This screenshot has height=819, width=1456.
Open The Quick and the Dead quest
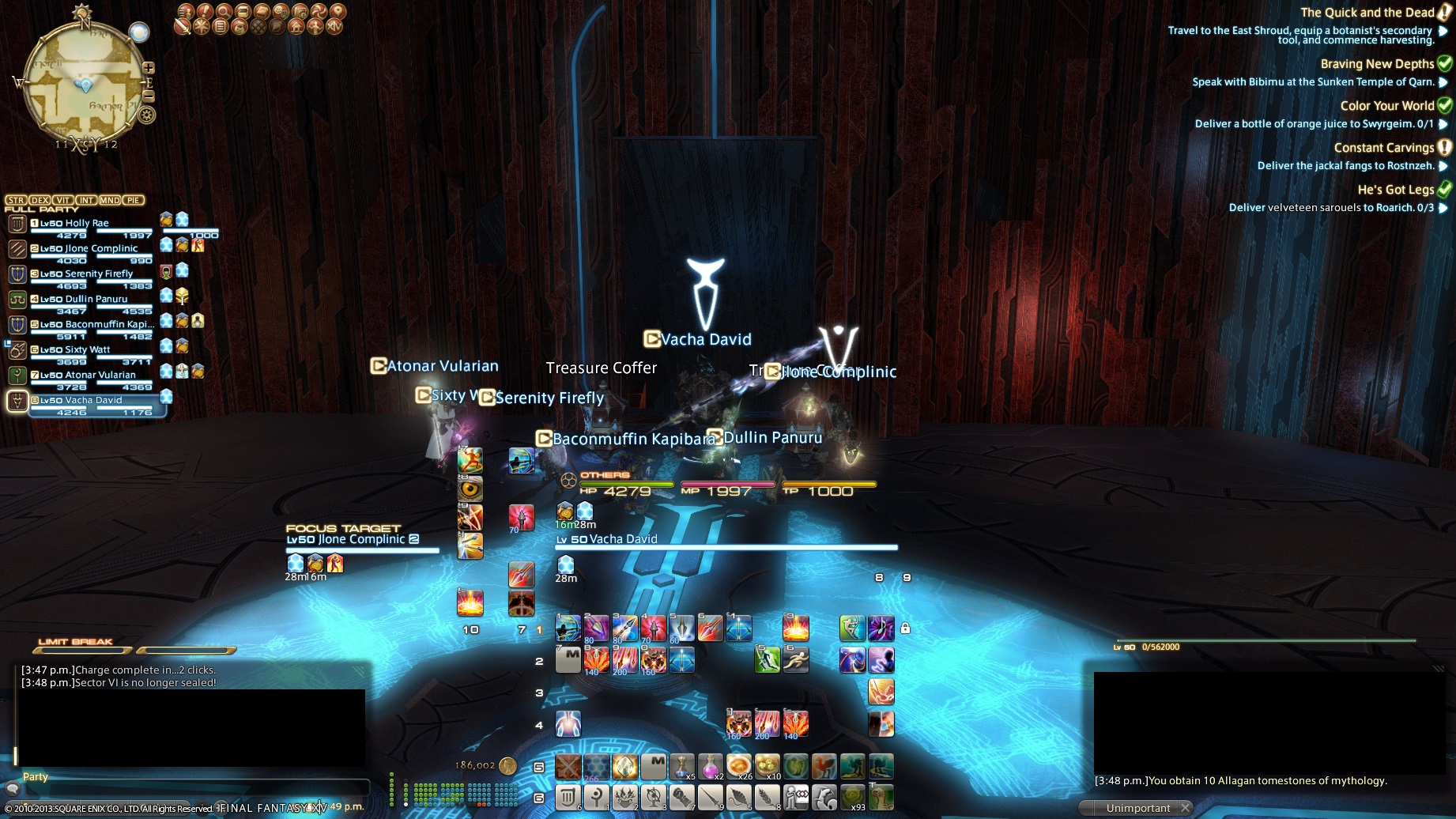1367,13
